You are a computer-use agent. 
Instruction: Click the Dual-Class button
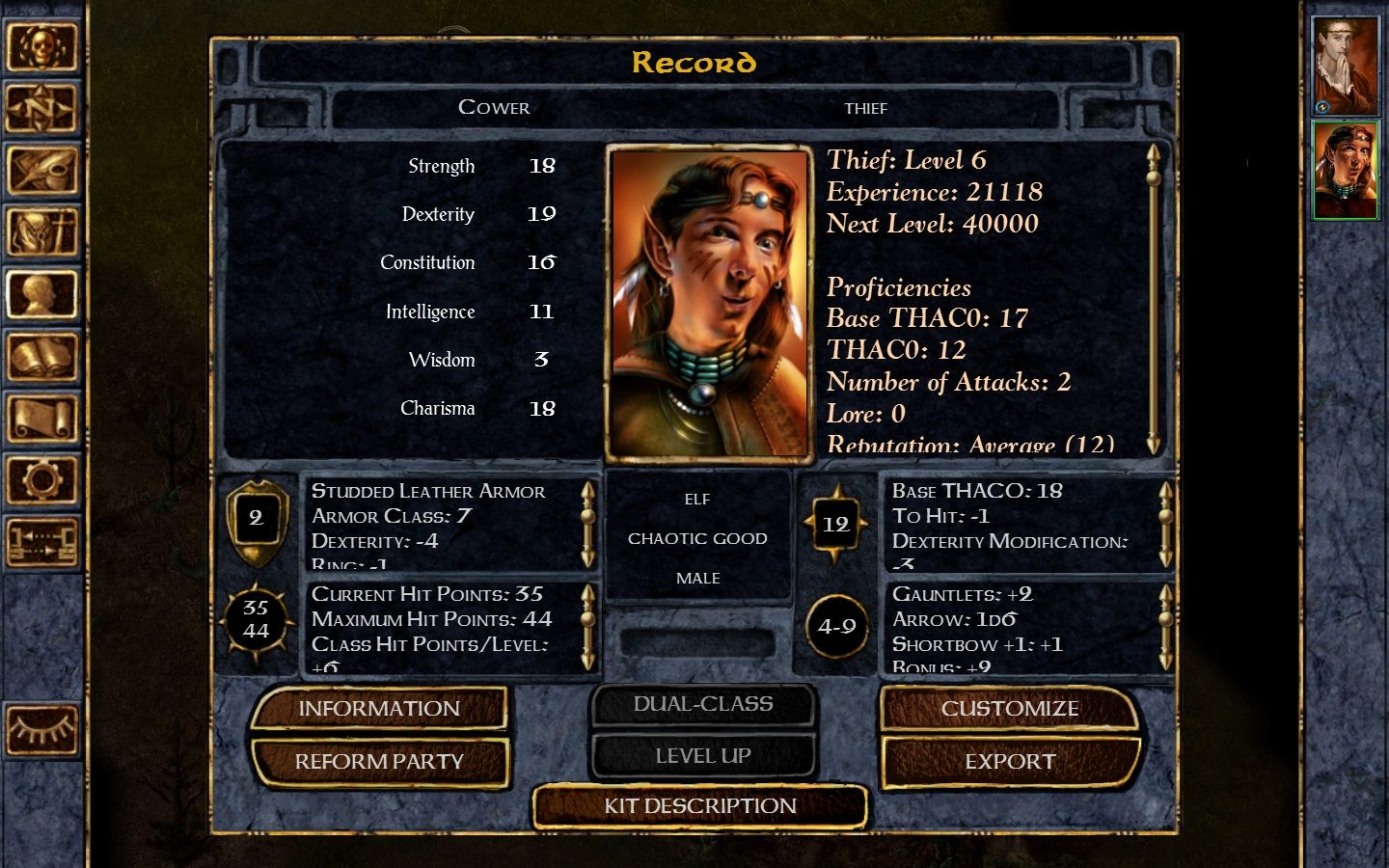[x=702, y=704]
